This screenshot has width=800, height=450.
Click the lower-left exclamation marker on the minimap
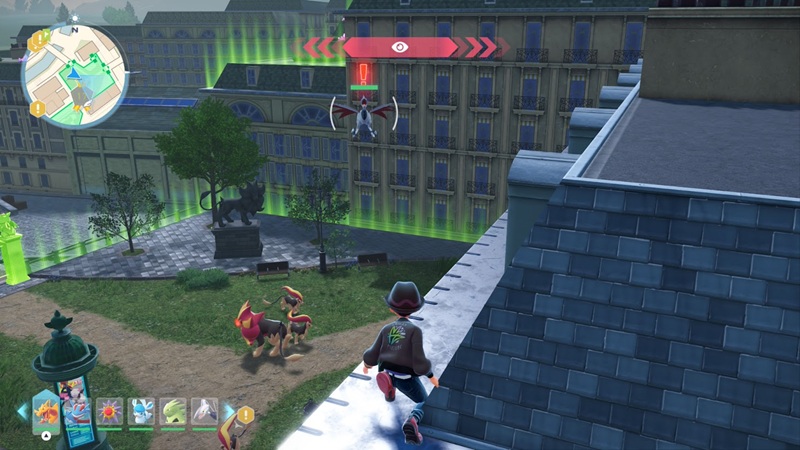[37, 108]
